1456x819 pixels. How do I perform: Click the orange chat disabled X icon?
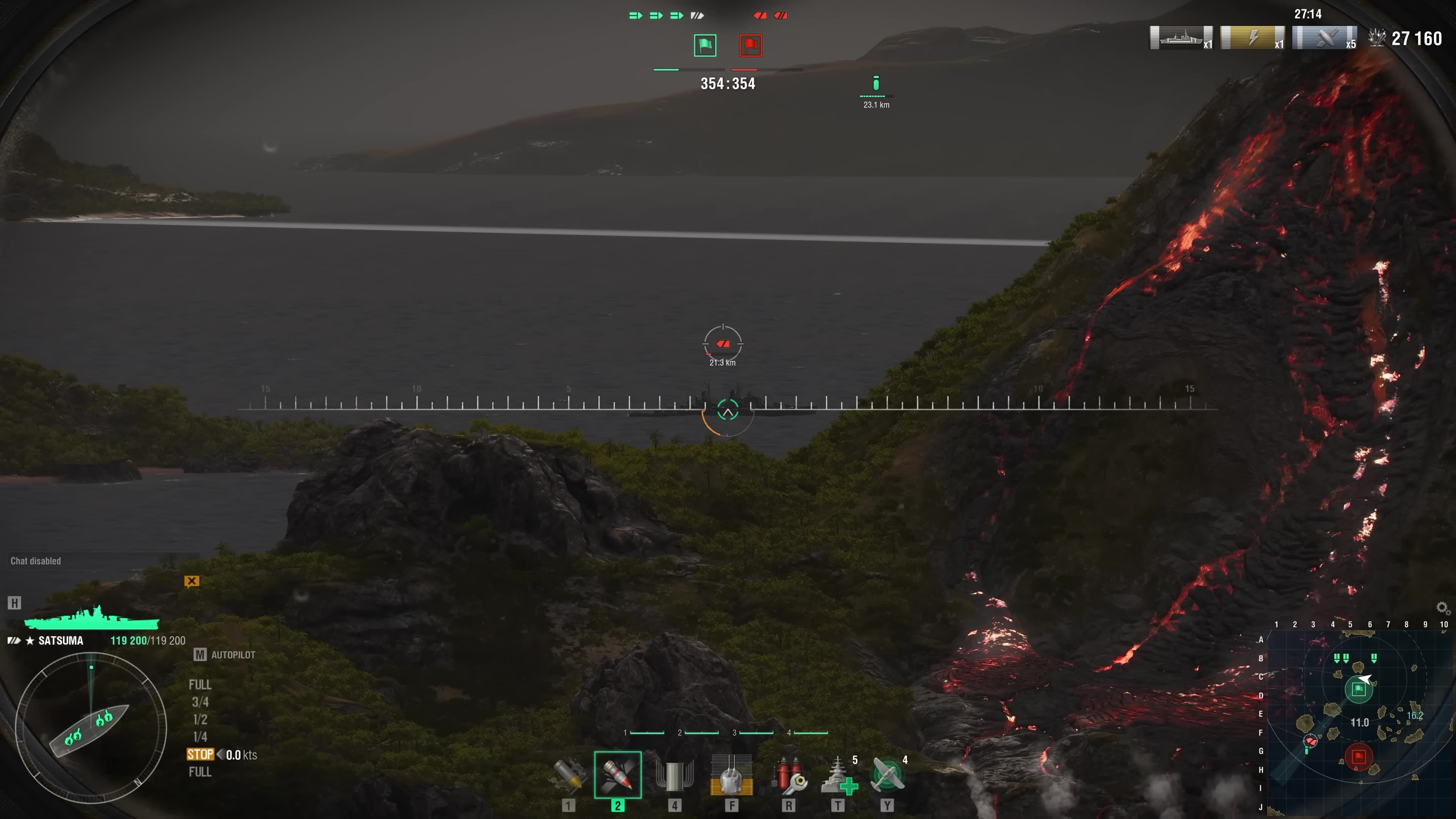click(191, 581)
